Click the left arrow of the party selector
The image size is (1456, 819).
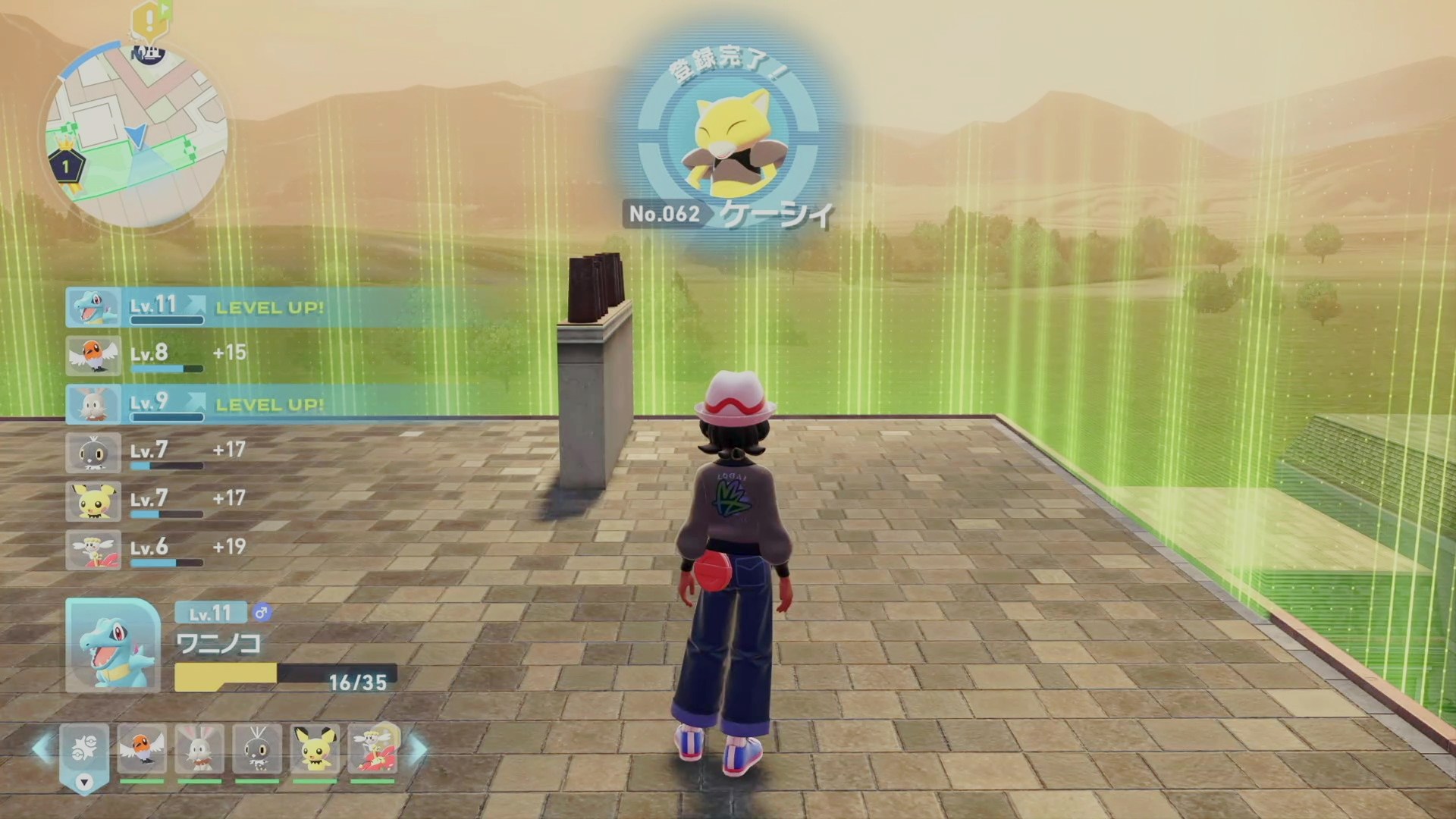(42, 748)
